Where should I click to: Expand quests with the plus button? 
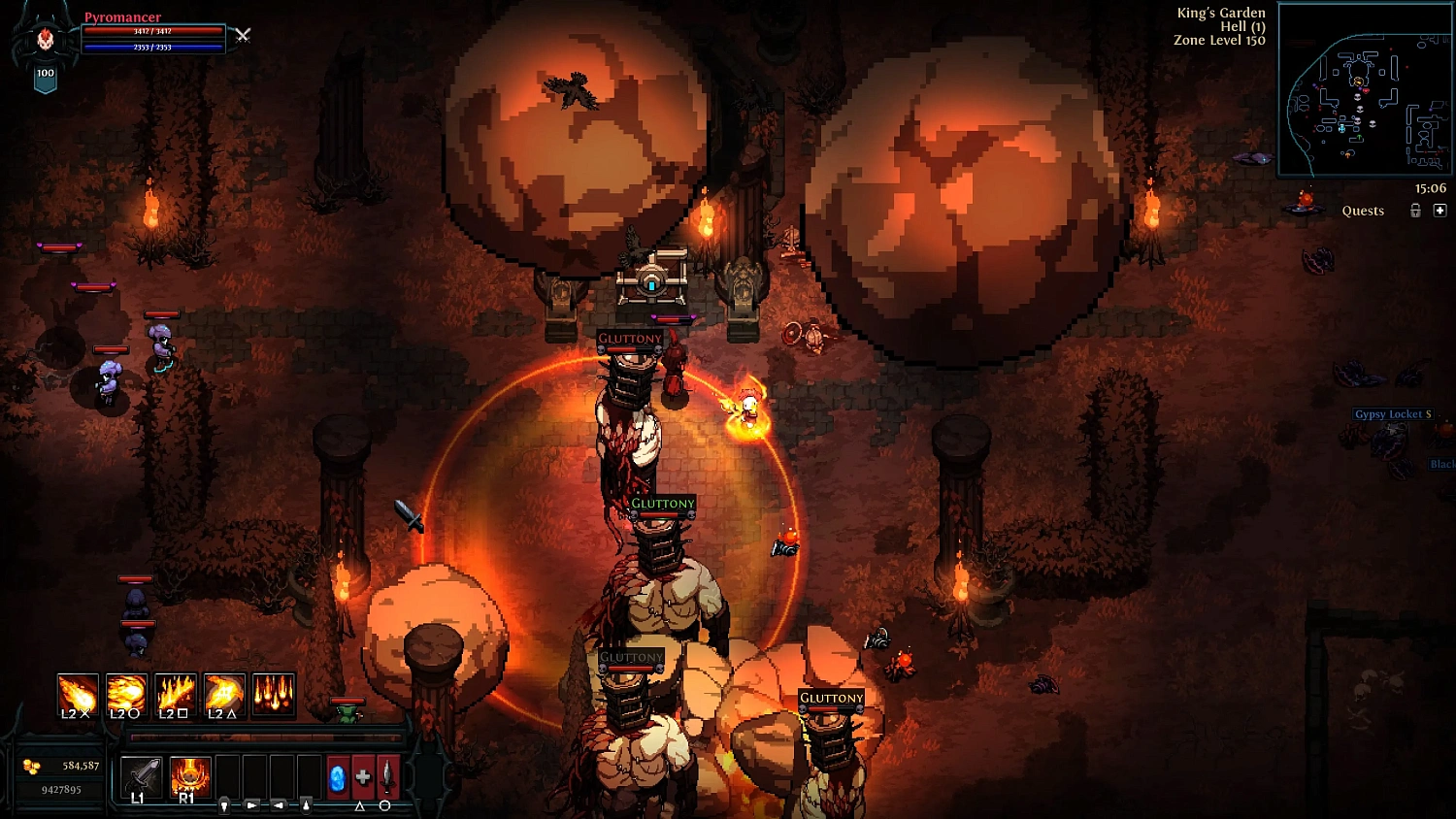click(x=1441, y=211)
